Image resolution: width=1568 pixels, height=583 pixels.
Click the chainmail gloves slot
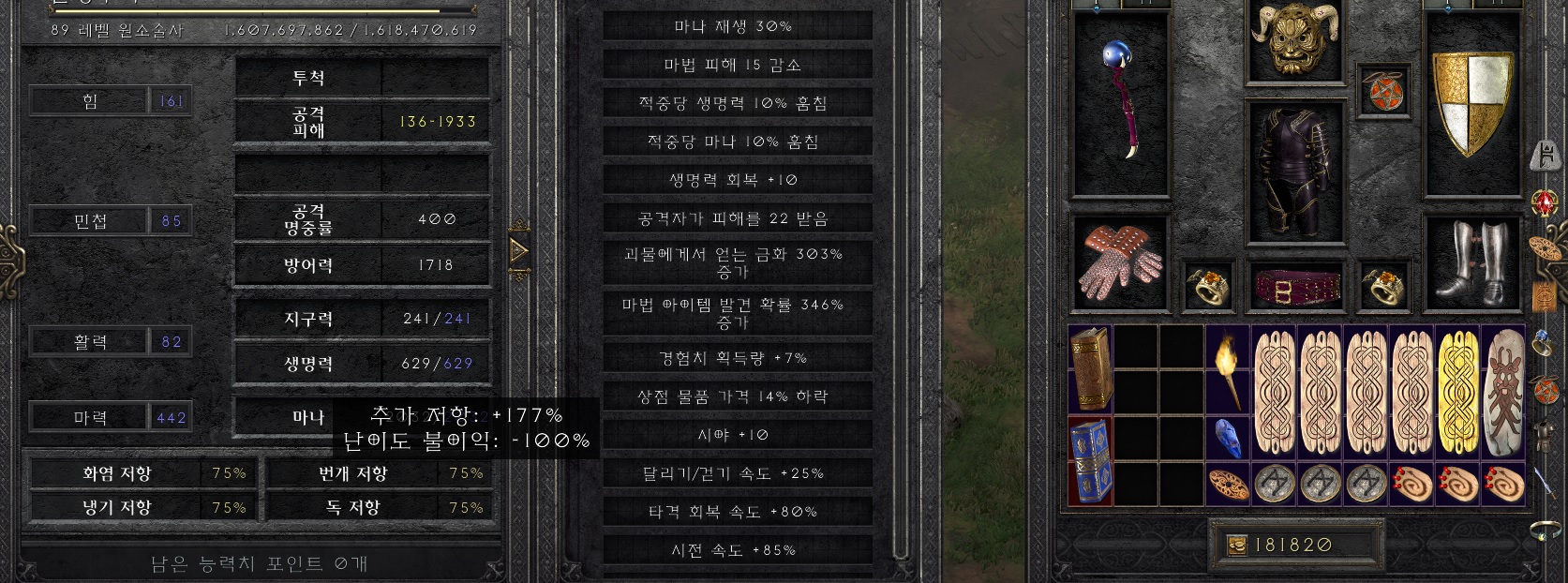[1119, 263]
